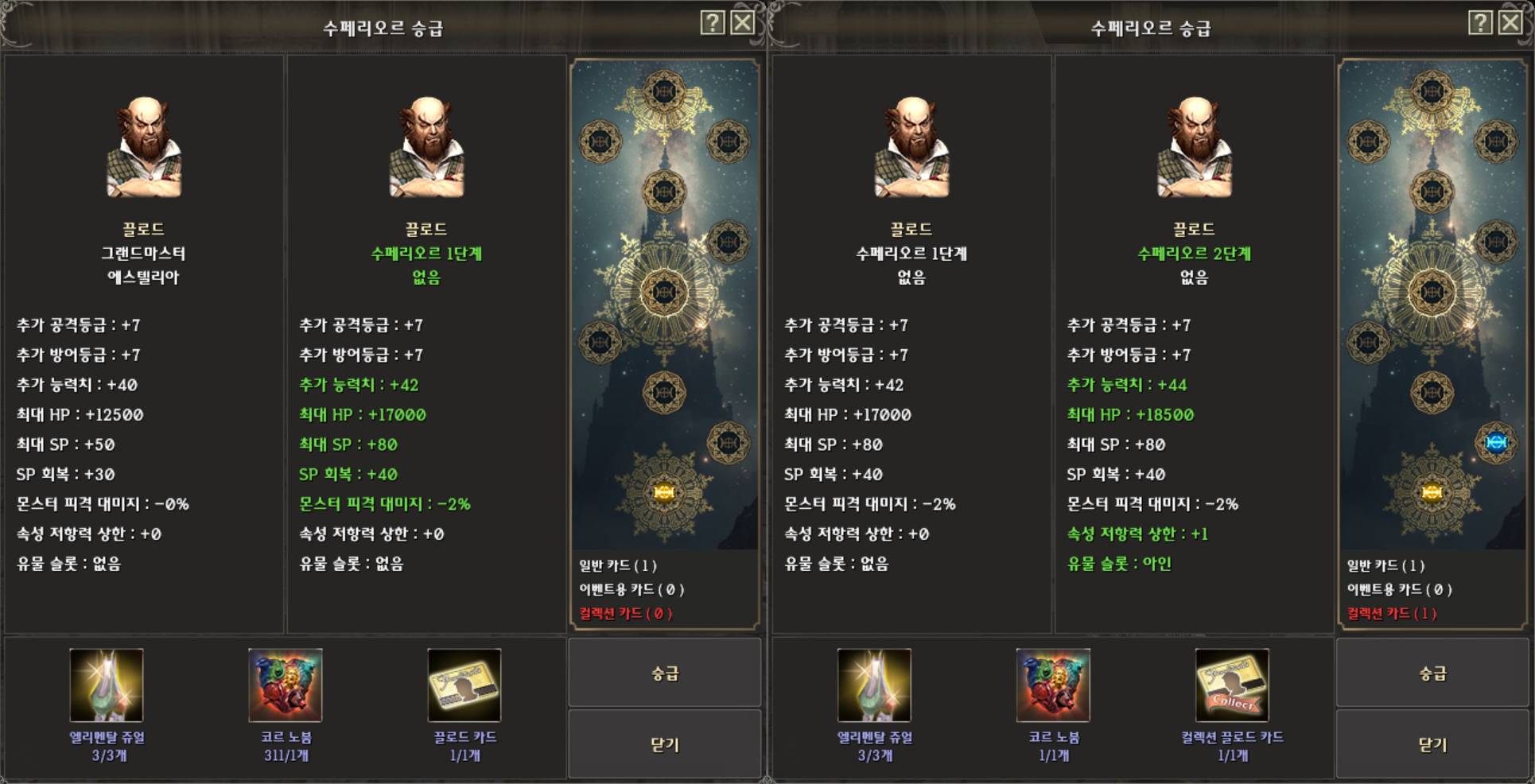This screenshot has width=1535, height=784.
Task: Click the glowing yellow card slot above 컬렉션 카드 (0)
Action: coord(664,492)
